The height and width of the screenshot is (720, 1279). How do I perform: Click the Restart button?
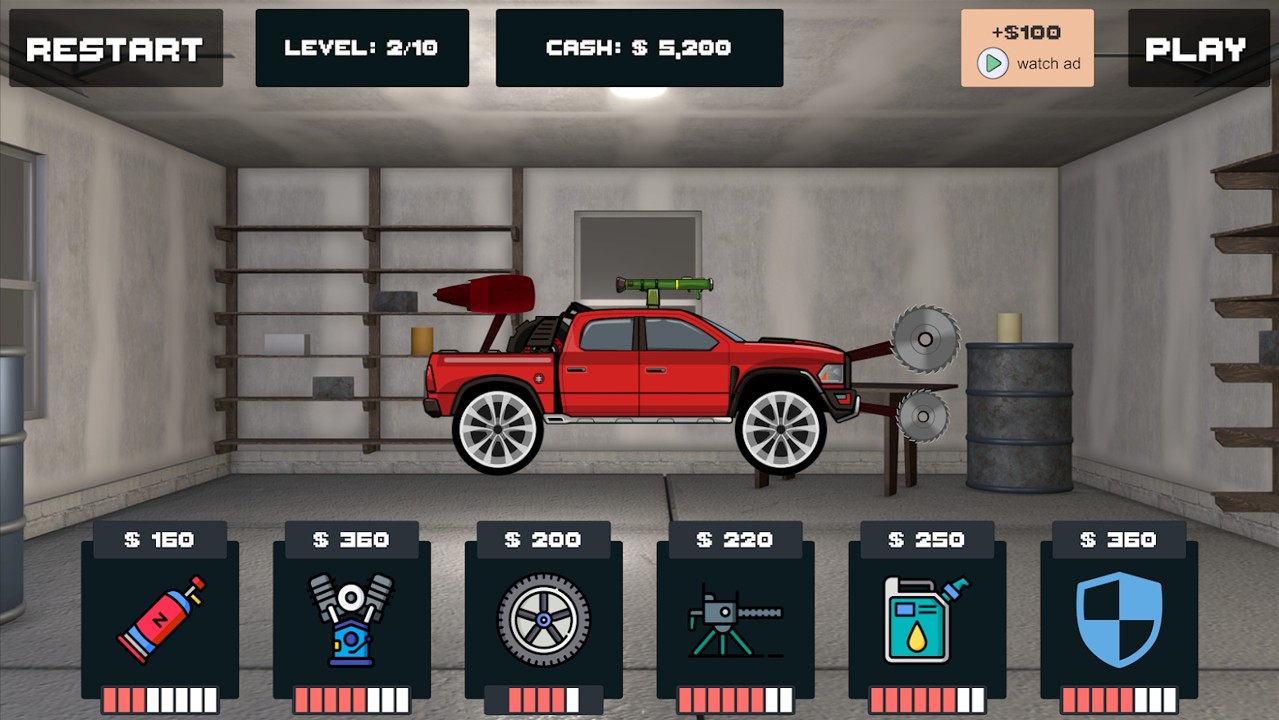[x=115, y=49]
